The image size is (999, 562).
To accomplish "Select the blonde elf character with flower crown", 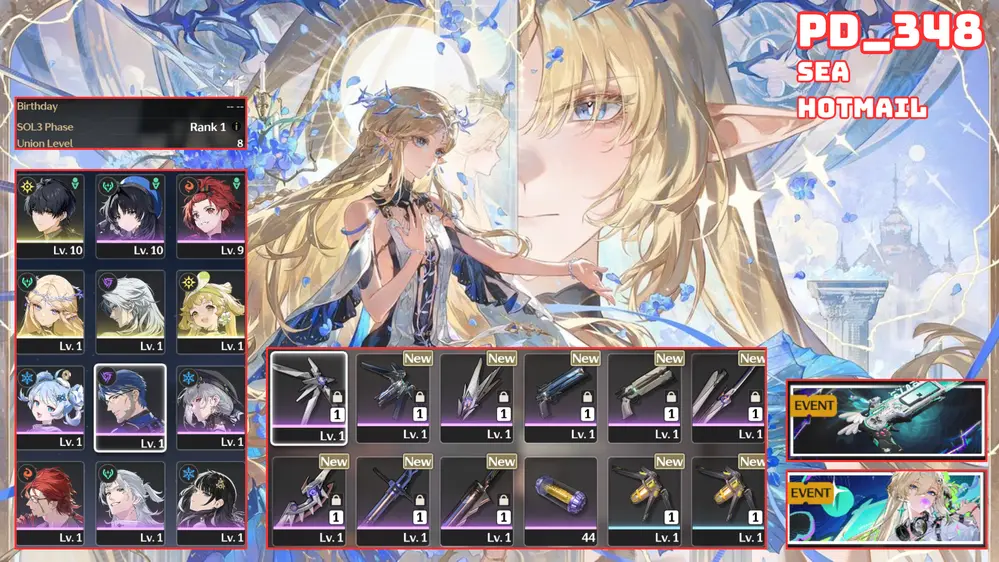I will 50,310.
